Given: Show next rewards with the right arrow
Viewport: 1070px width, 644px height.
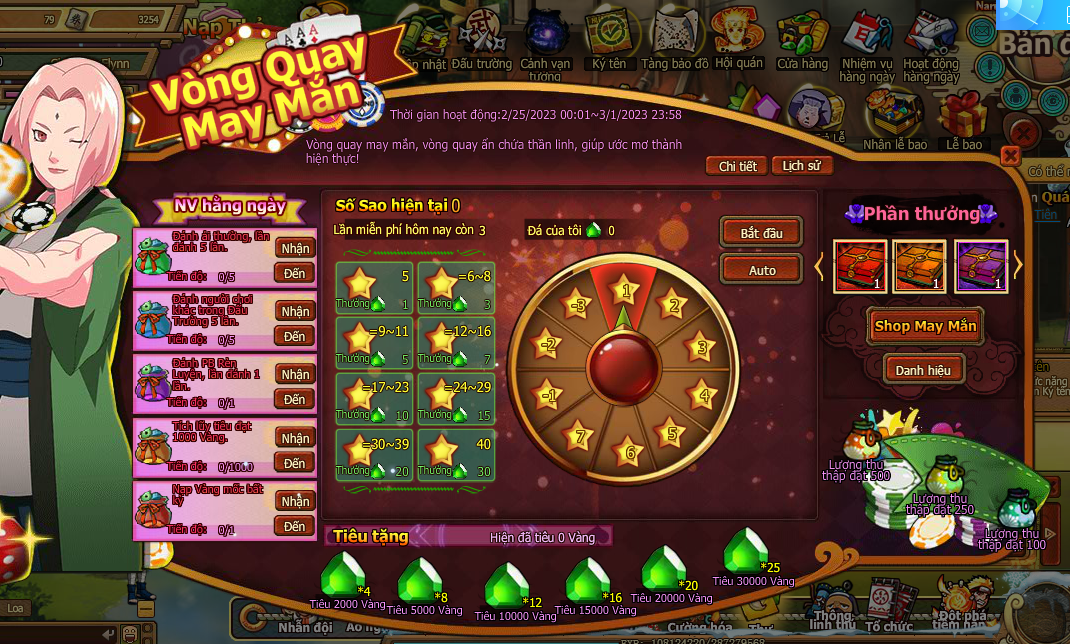Looking at the screenshot, I should [1018, 265].
